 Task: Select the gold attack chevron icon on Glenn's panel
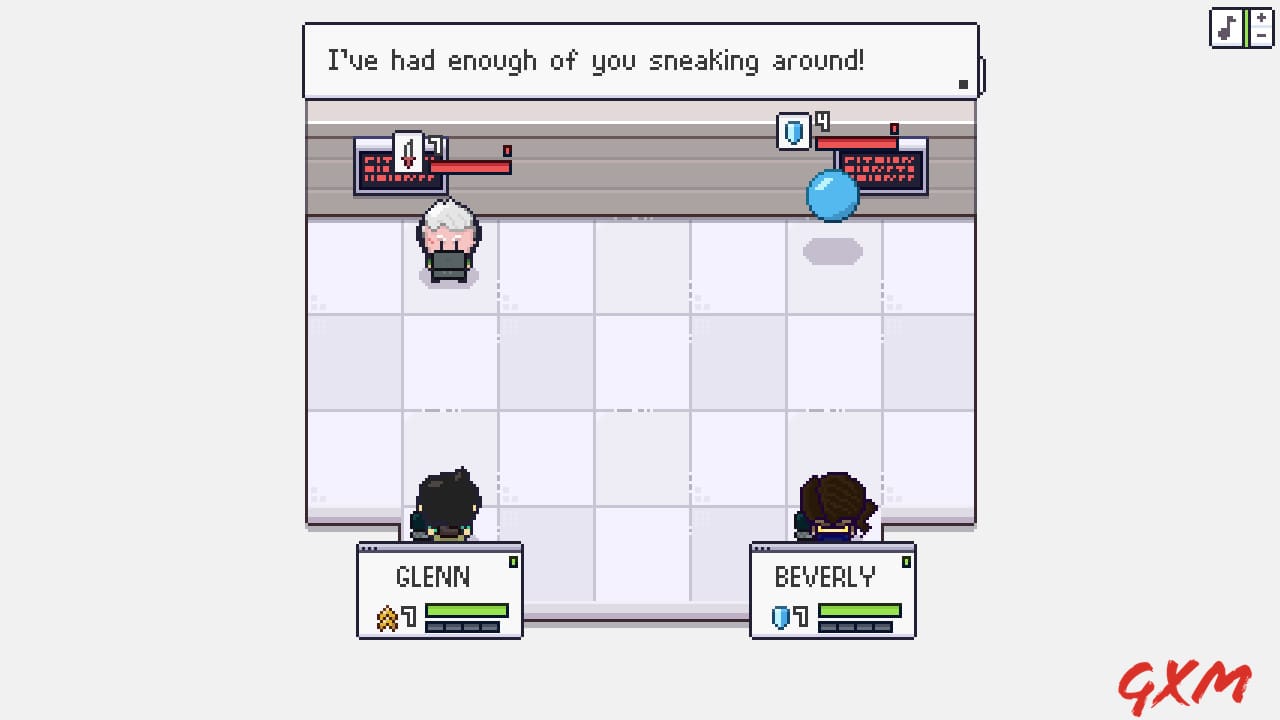[x=389, y=618]
